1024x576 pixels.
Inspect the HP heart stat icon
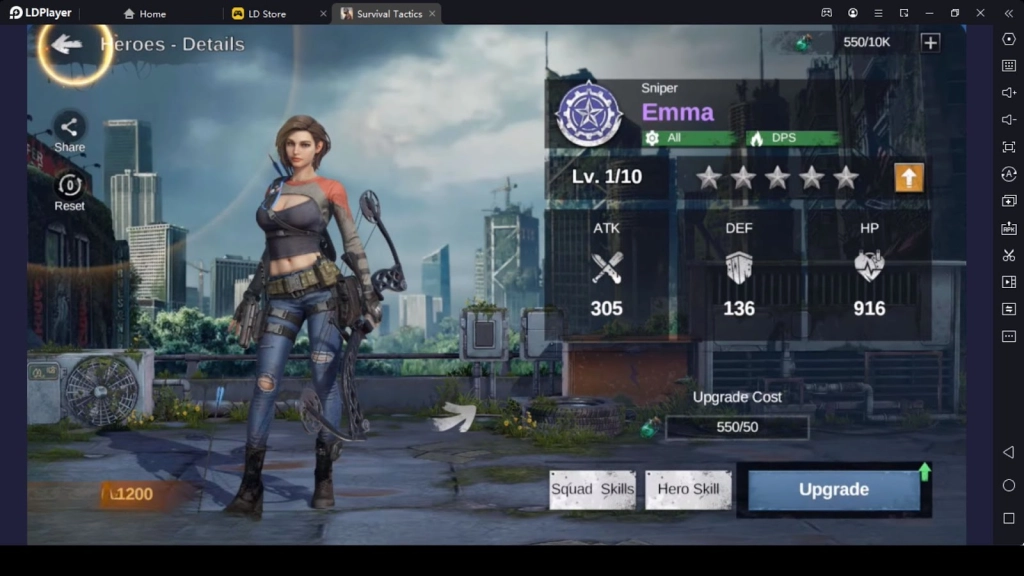pos(869,267)
